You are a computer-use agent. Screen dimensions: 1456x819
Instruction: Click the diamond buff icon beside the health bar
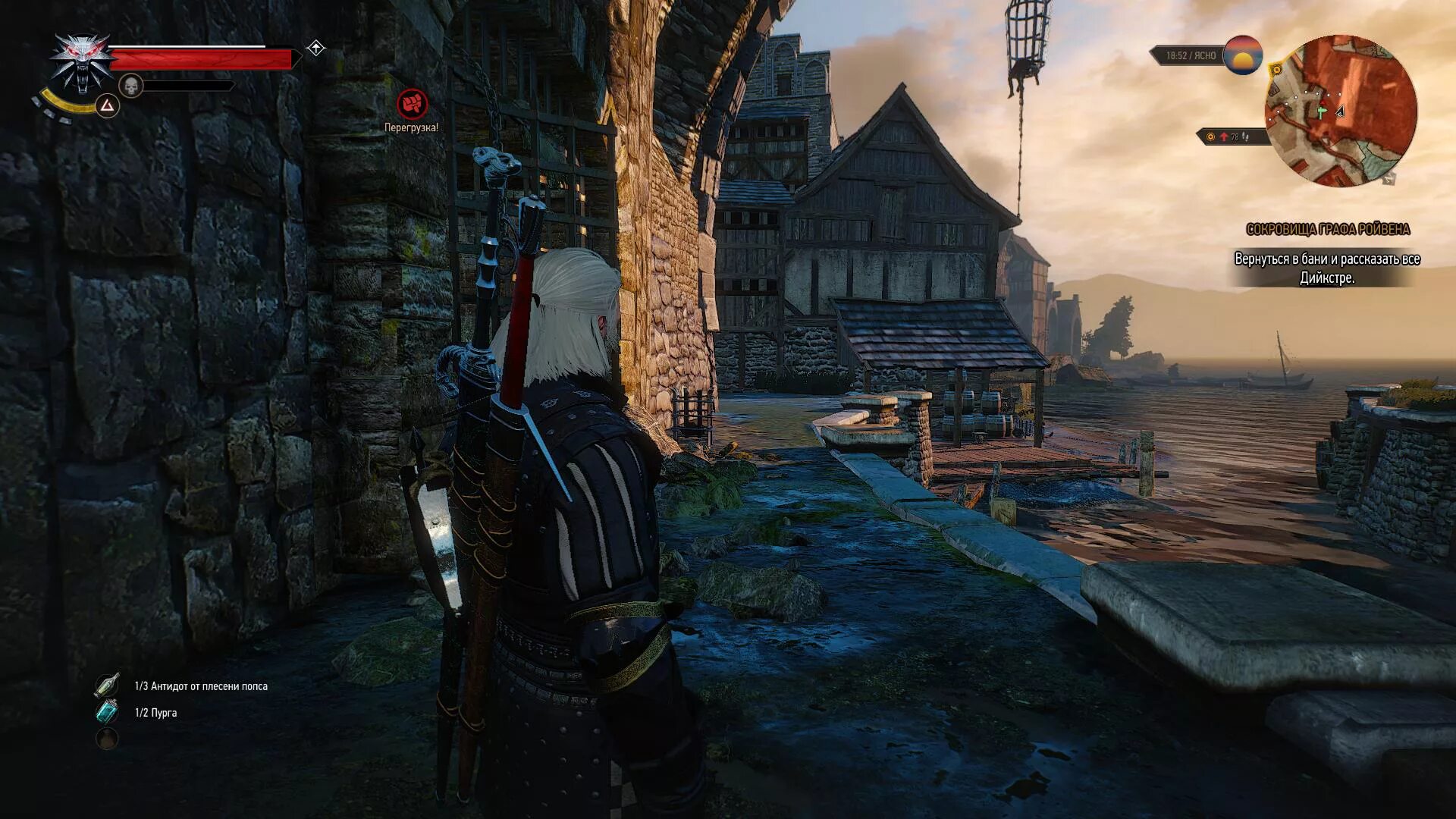click(315, 49)
